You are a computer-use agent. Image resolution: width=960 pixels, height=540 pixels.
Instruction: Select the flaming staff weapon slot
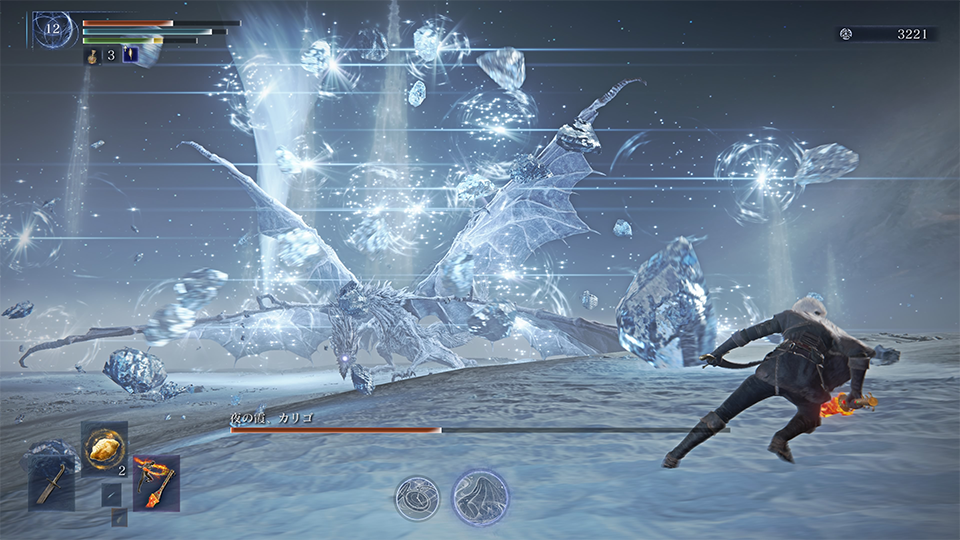tap(156, 482)
